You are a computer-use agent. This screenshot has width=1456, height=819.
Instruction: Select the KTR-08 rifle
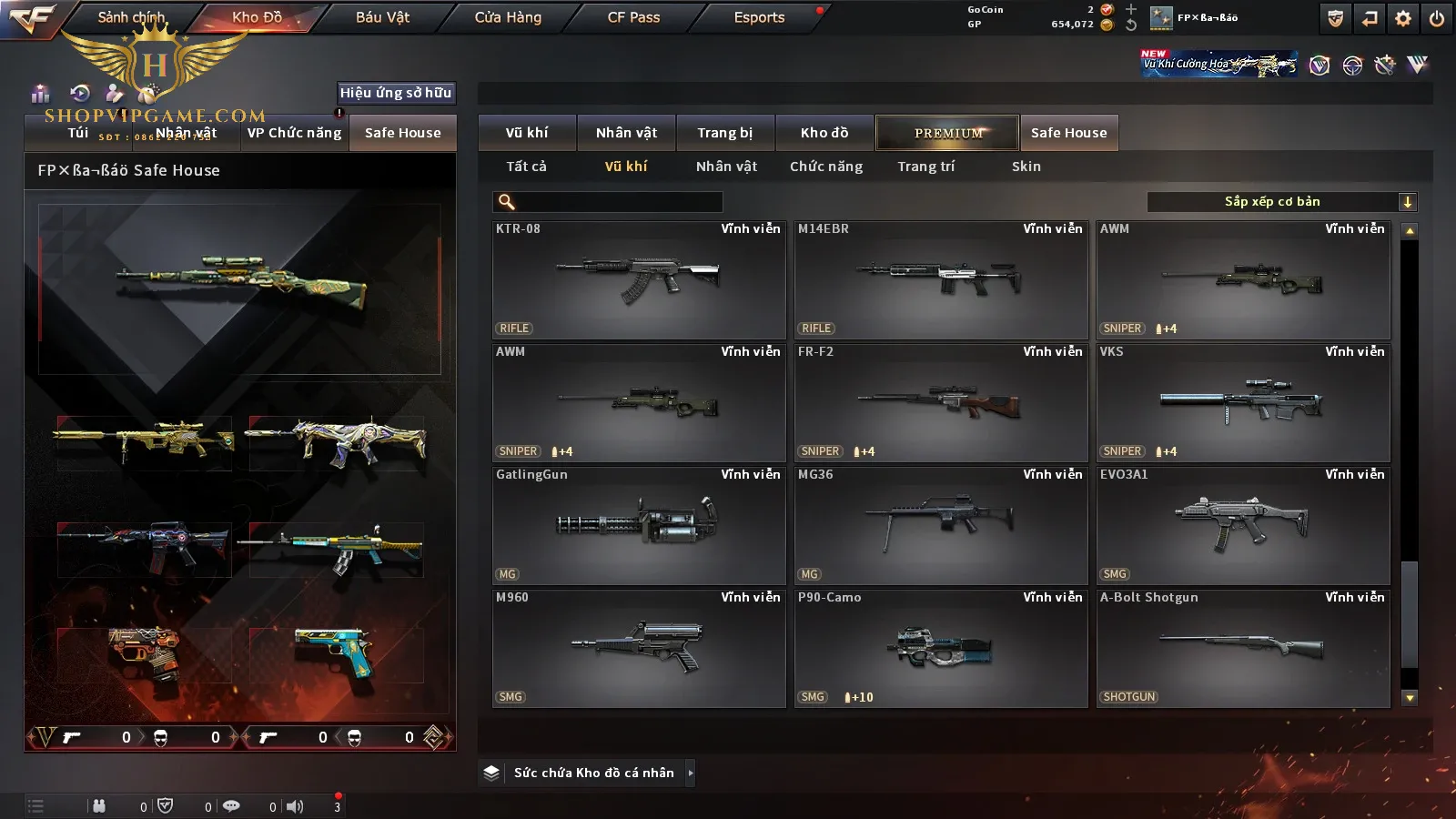[x=639, y=280]
